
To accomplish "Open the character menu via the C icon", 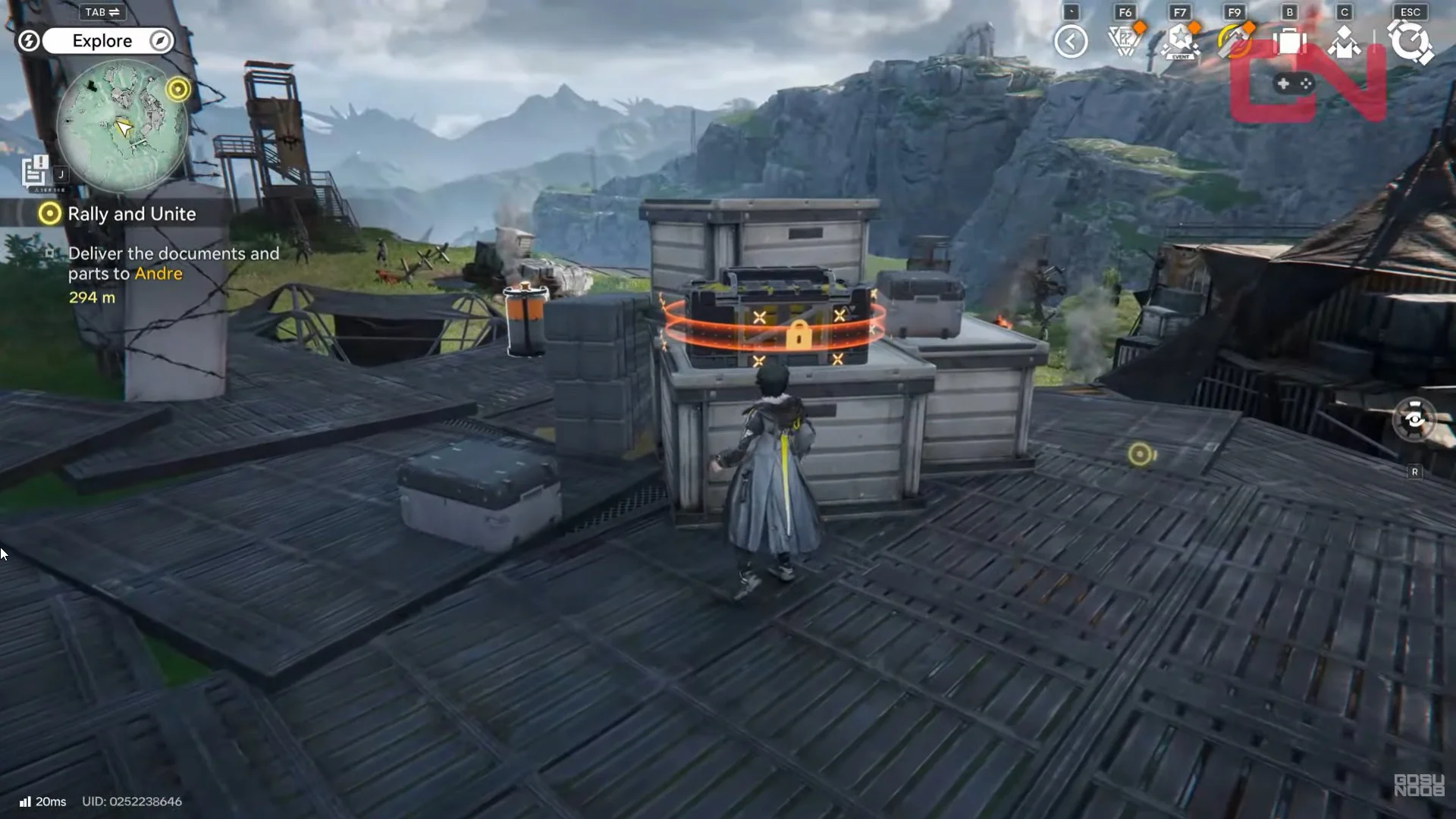I will [1343, 43].
